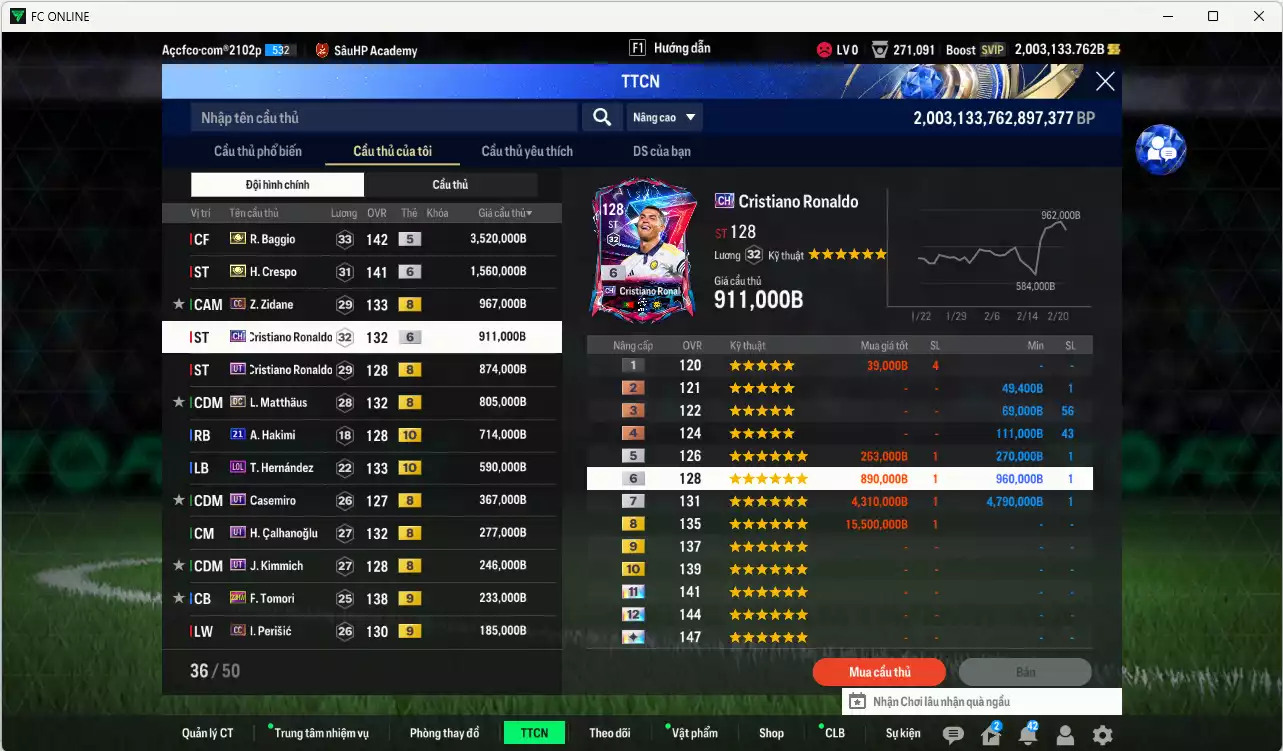Screen dimensions: 1283x751
Task: Switch to the Cầu thủ phổ biến tab
Action: tap(257, 151)
